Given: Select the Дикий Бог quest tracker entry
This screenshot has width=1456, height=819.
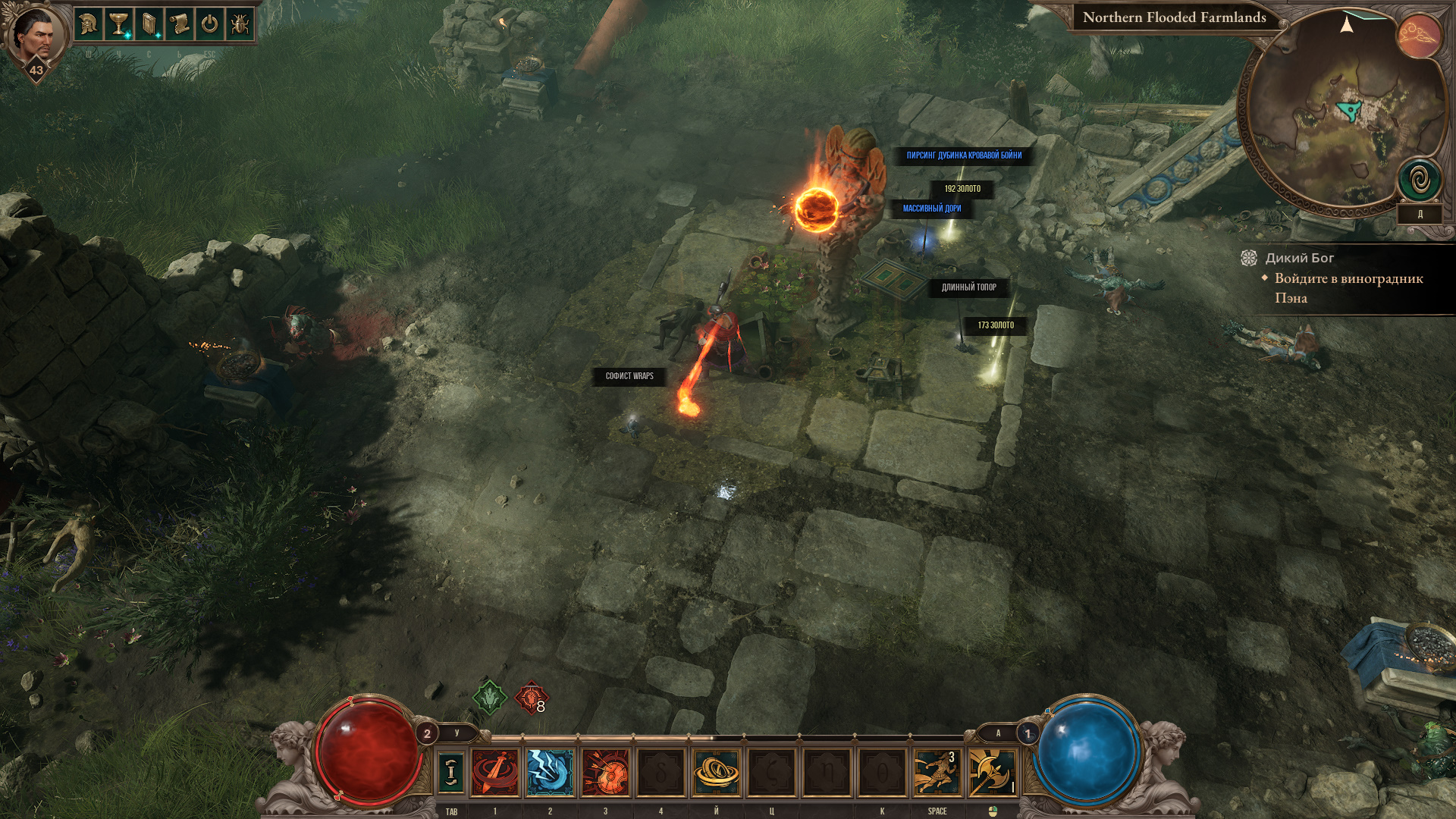Looking at the screenshot, I should 1299,258.
